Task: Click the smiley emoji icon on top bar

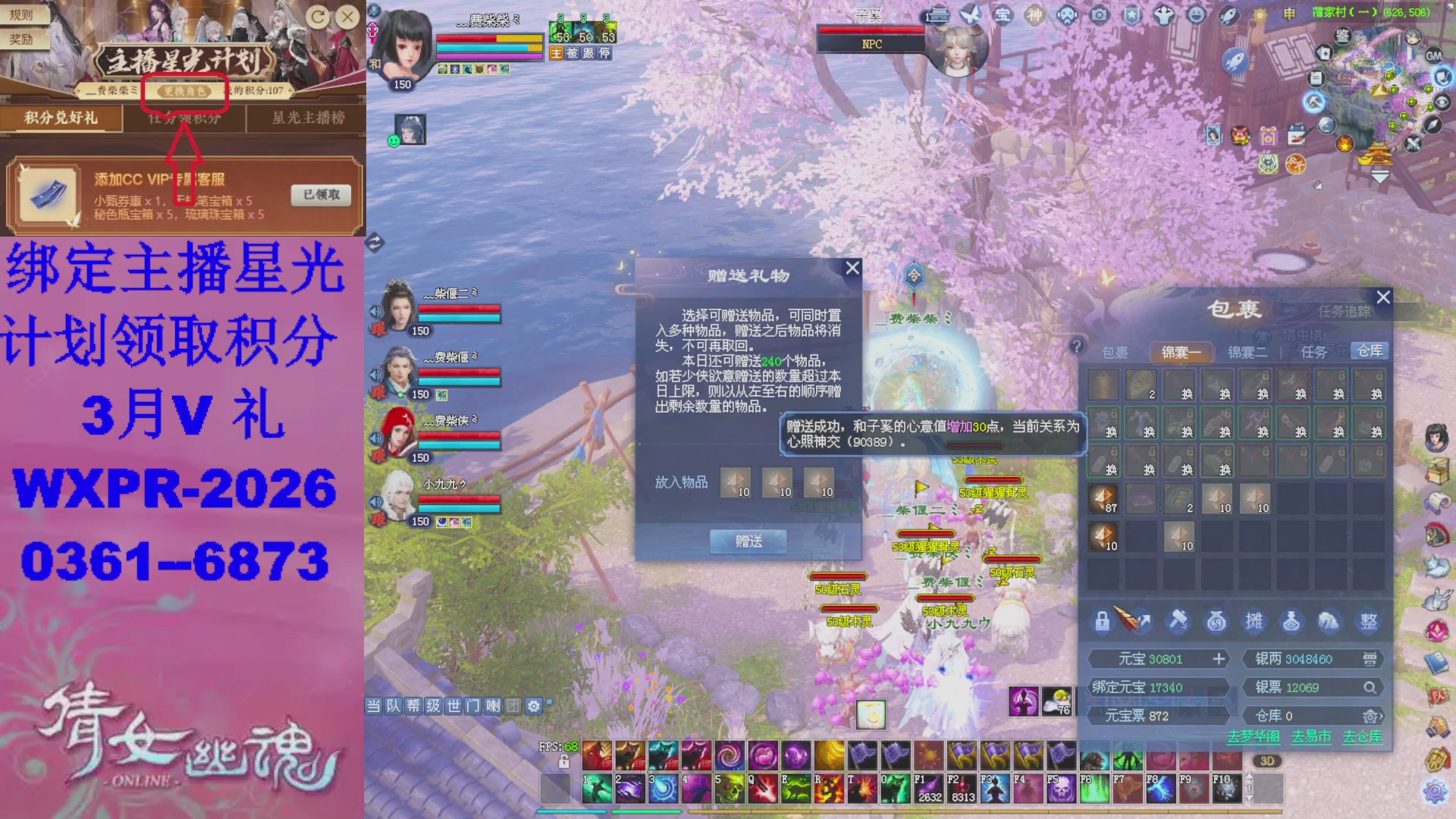Action: click(1198, 13)
